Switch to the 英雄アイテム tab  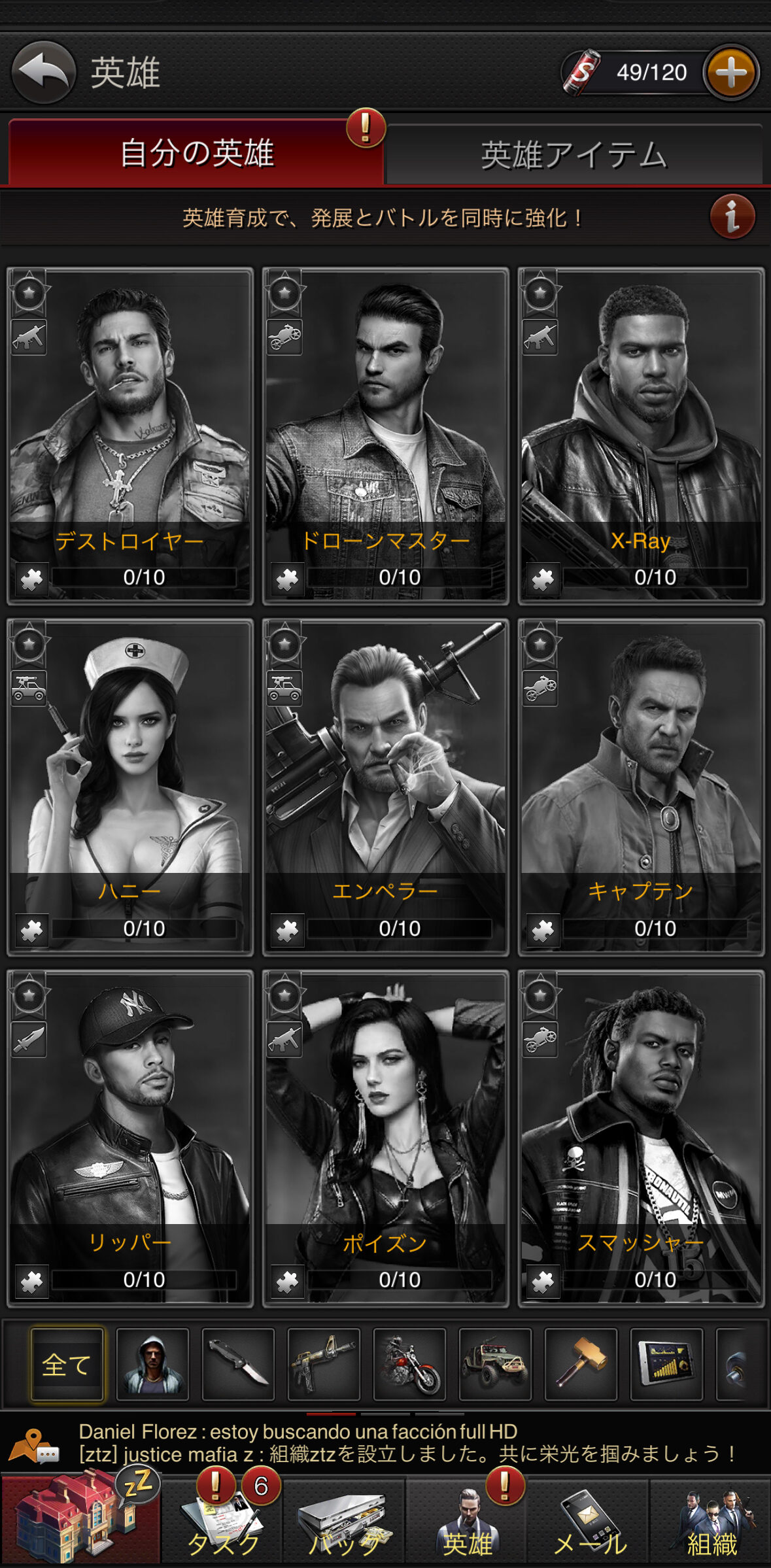pyautogui.click(x=574, y=155)
